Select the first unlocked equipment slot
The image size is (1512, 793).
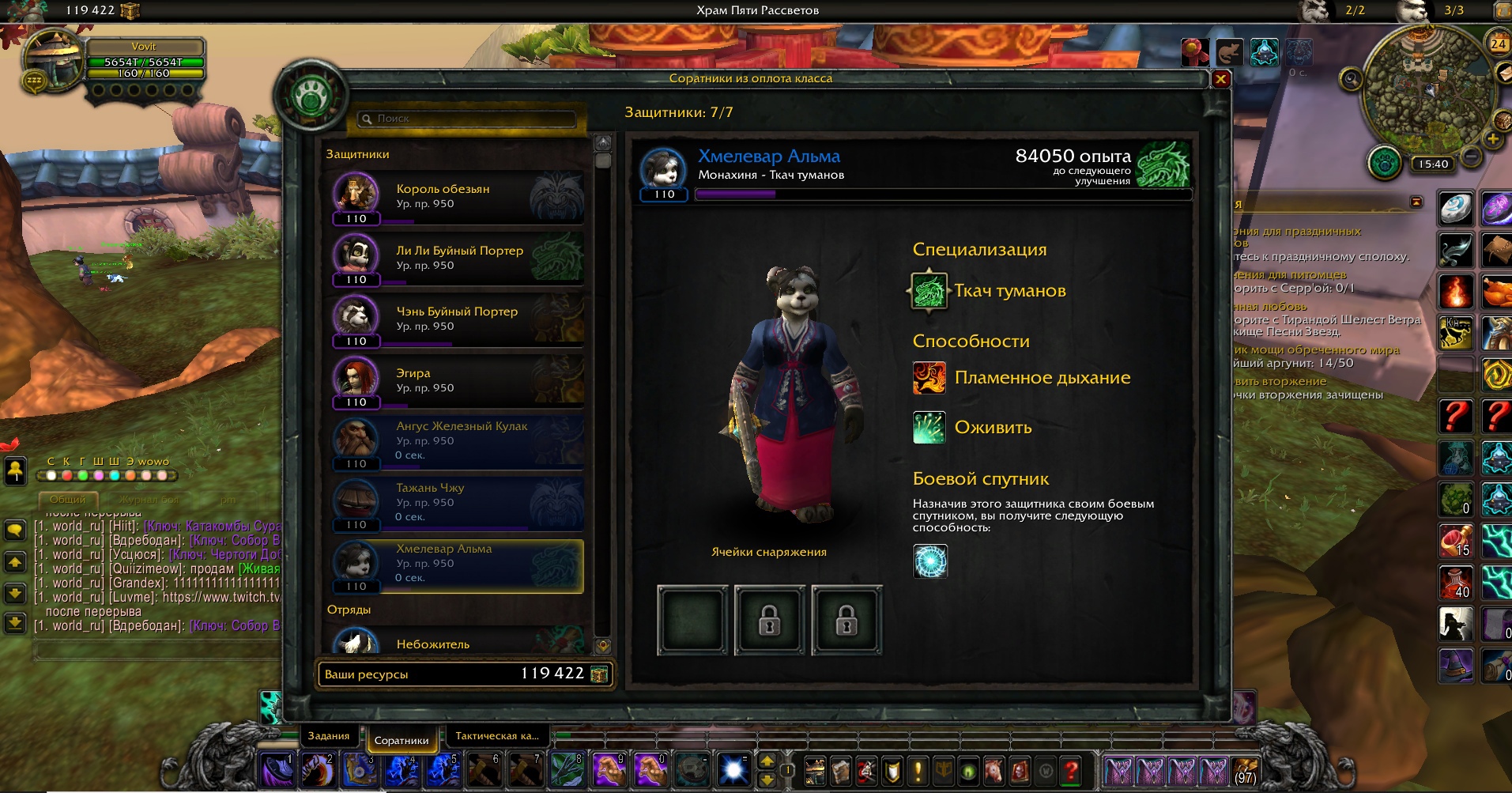click(692, 620)
